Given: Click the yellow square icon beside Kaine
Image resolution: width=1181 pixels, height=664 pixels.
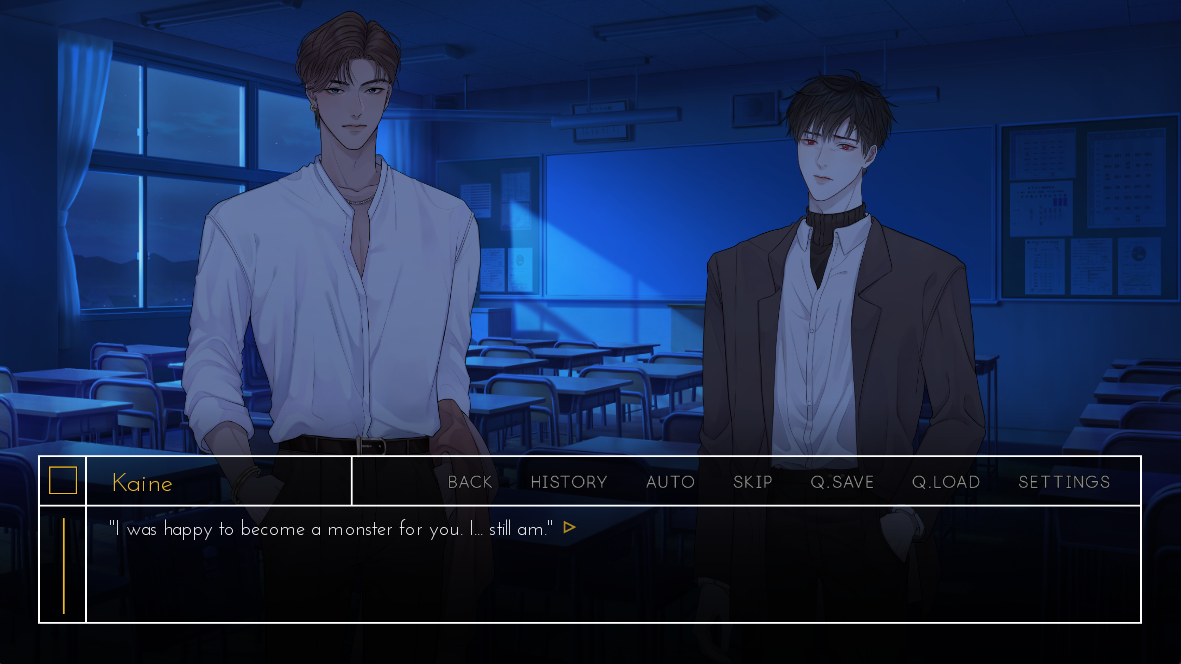Looking at the screenshot, I should click(63, 481).
